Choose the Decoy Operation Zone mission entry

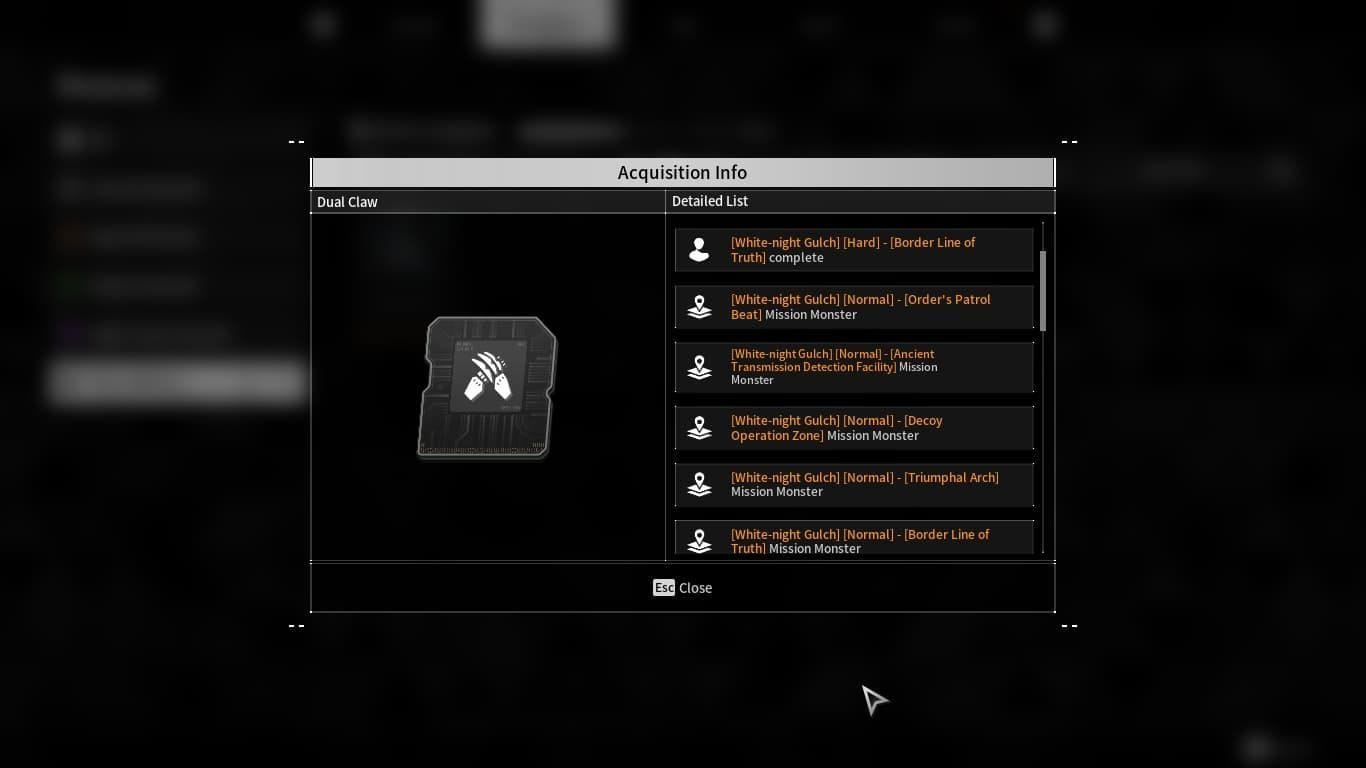(853, 428)
